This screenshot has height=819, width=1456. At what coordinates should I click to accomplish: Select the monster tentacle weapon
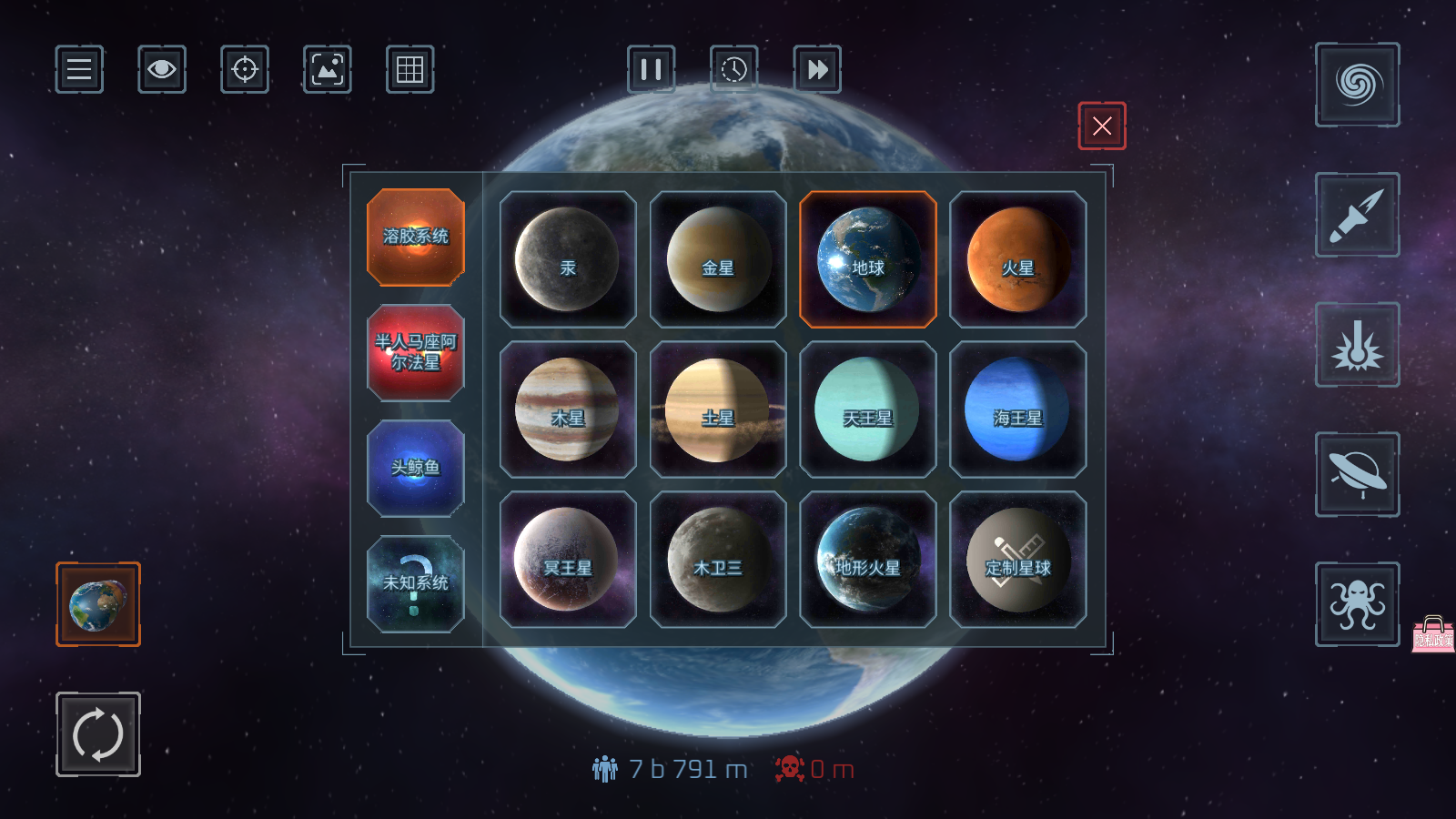[x=1357, y=605]
